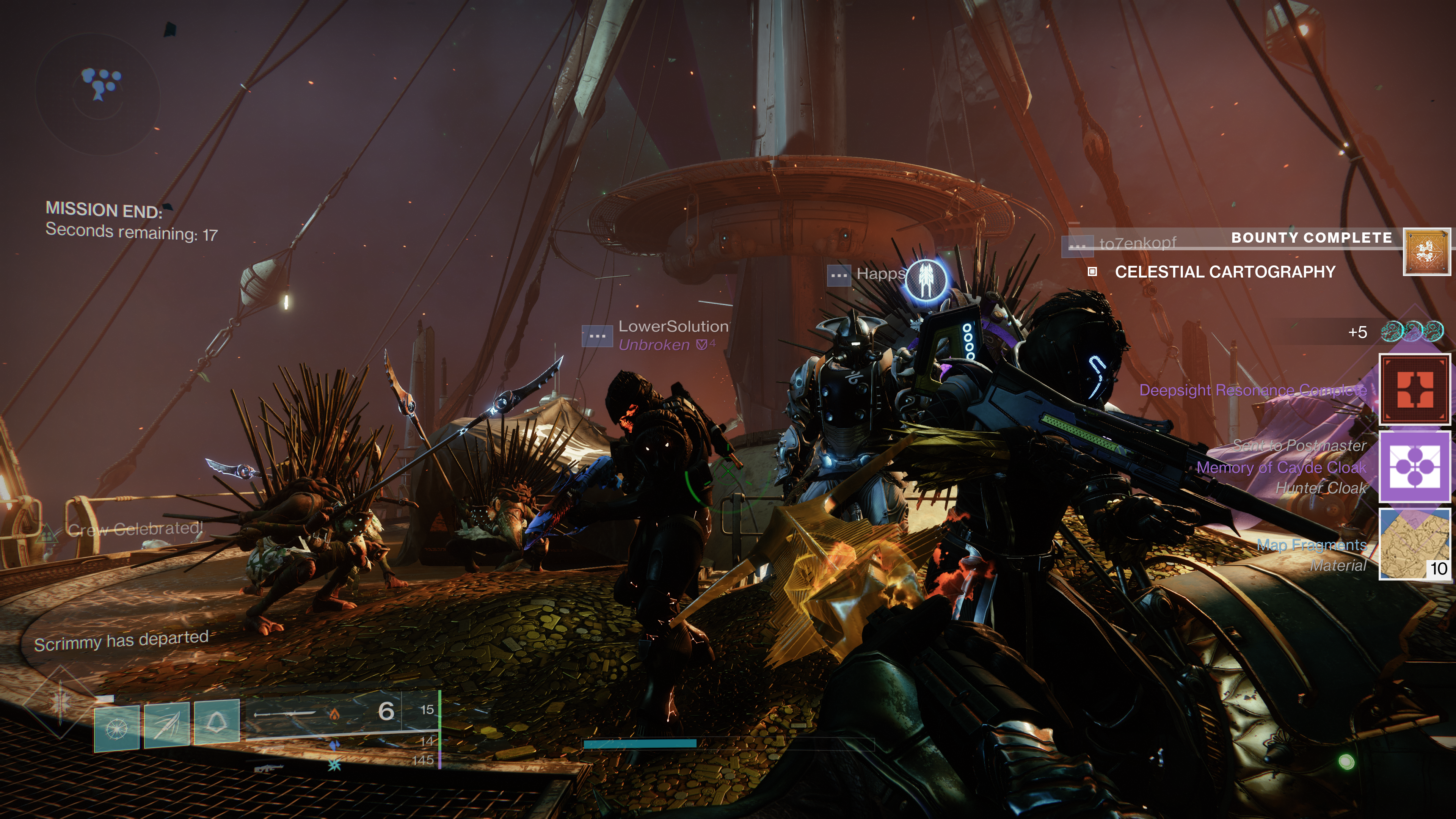This screenshot has height=819, width=1456.
Task: Choose the heavy machine gun weapon icon
Action: [268, 768]
